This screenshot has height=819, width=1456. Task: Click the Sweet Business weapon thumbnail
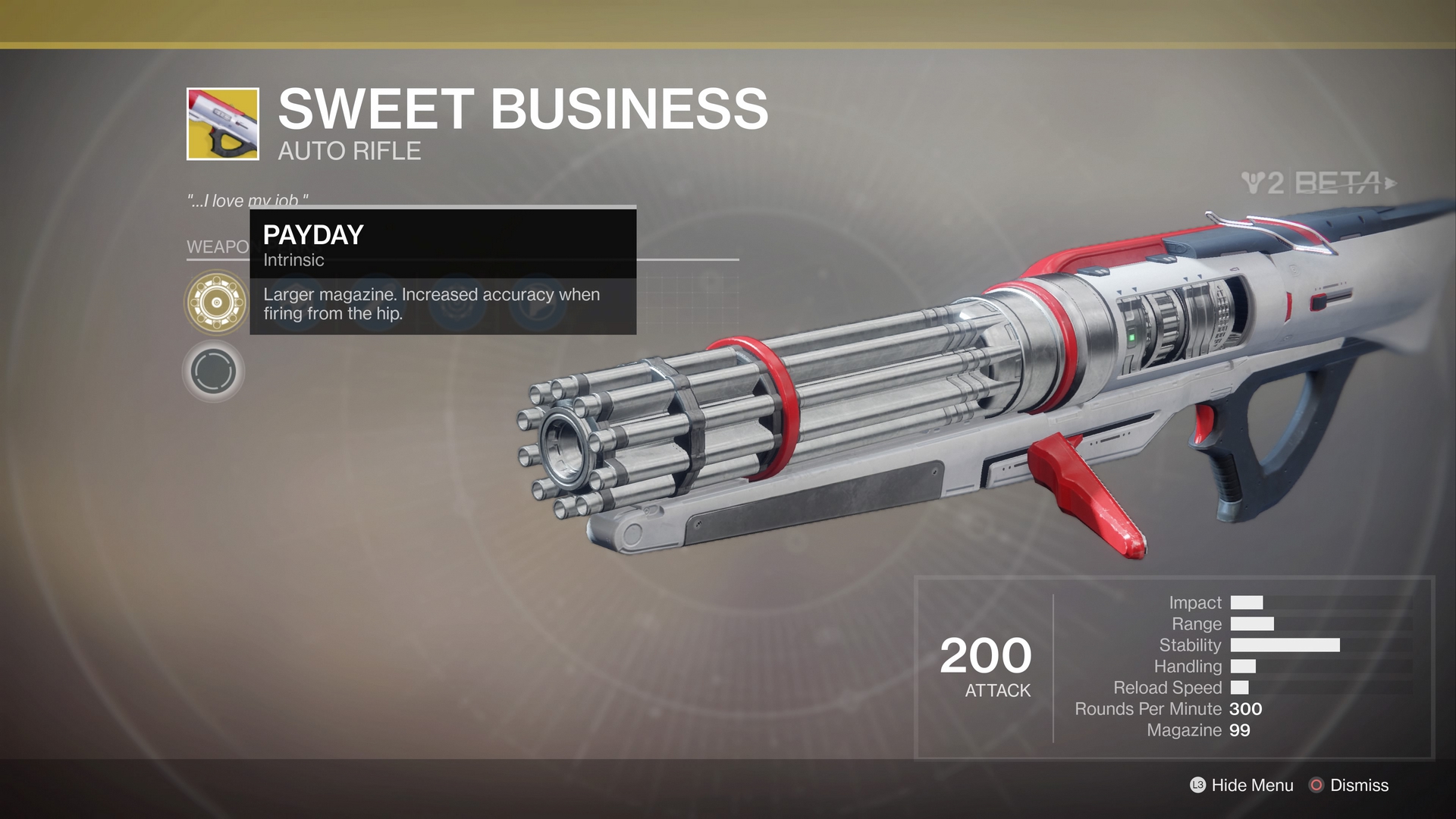221,124
